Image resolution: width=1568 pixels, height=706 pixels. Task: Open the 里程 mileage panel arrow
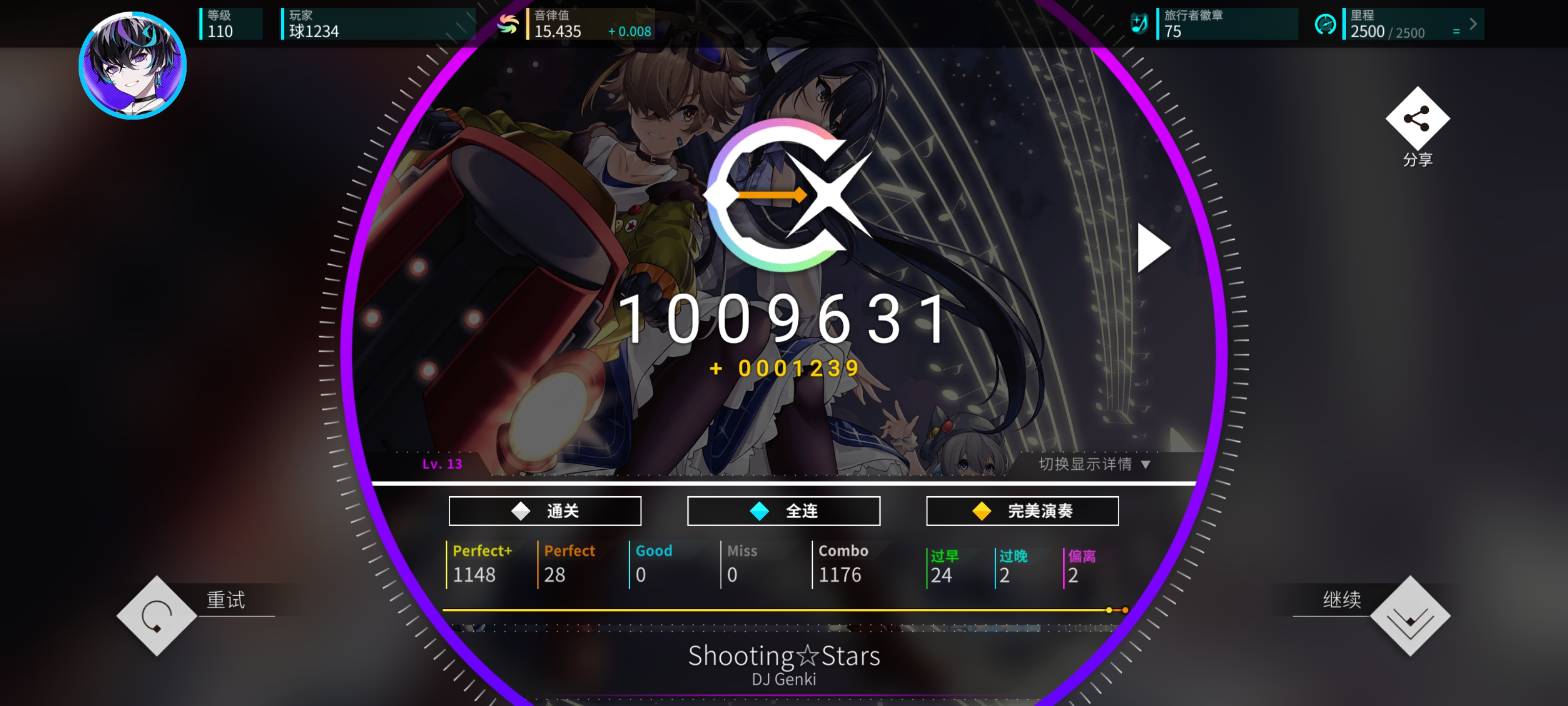coord(1473,25)
